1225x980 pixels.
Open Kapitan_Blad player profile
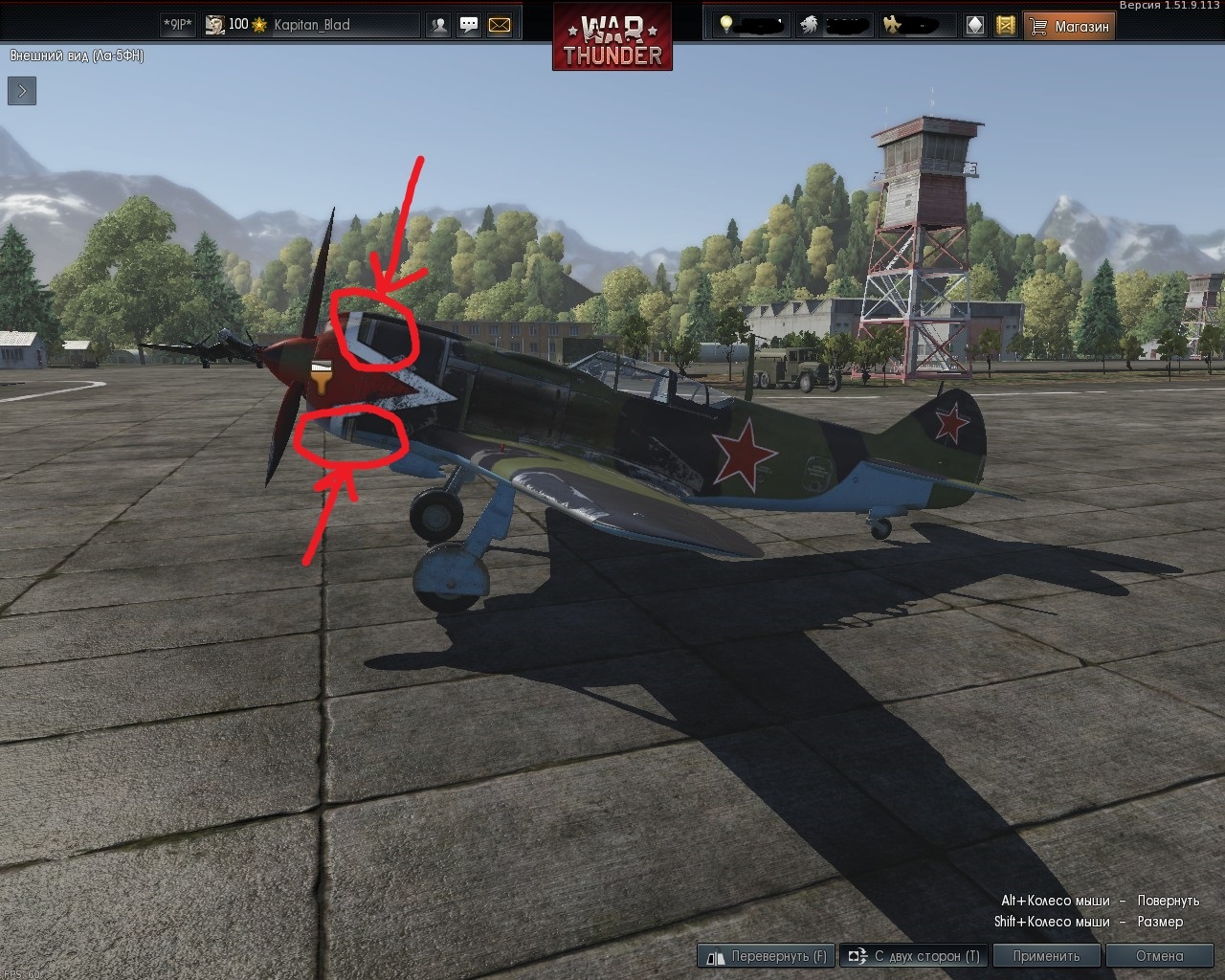coord(311,25)
